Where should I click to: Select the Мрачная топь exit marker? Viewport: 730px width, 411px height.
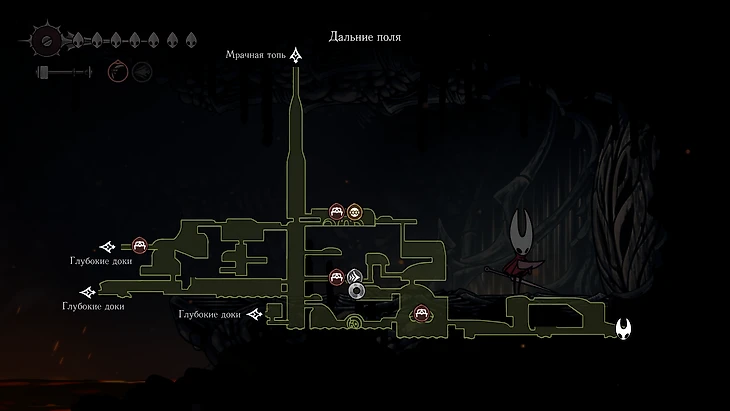coord(296,57)
